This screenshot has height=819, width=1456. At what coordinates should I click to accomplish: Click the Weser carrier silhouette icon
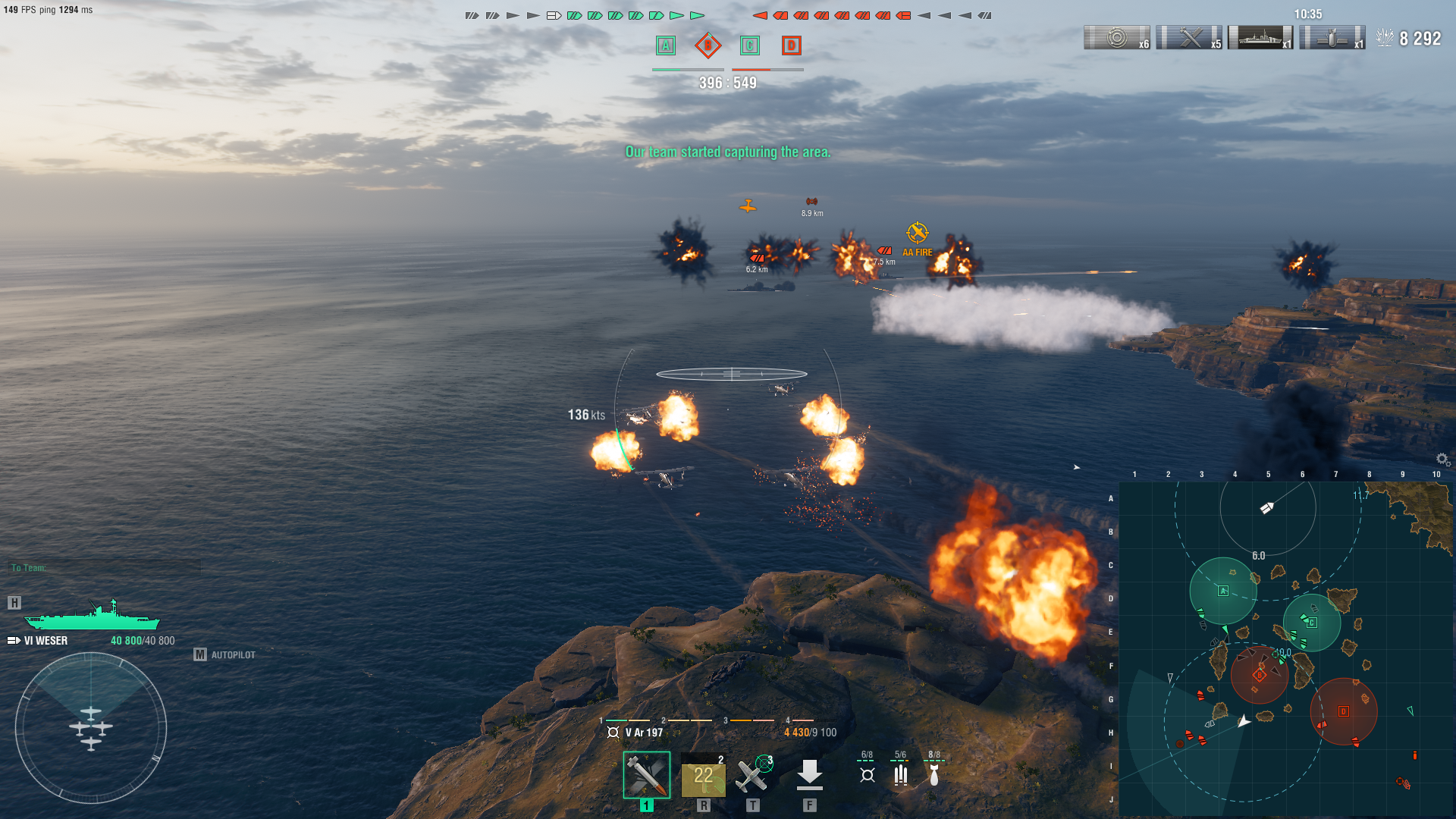pyautogui.click(x=92, y=616)
